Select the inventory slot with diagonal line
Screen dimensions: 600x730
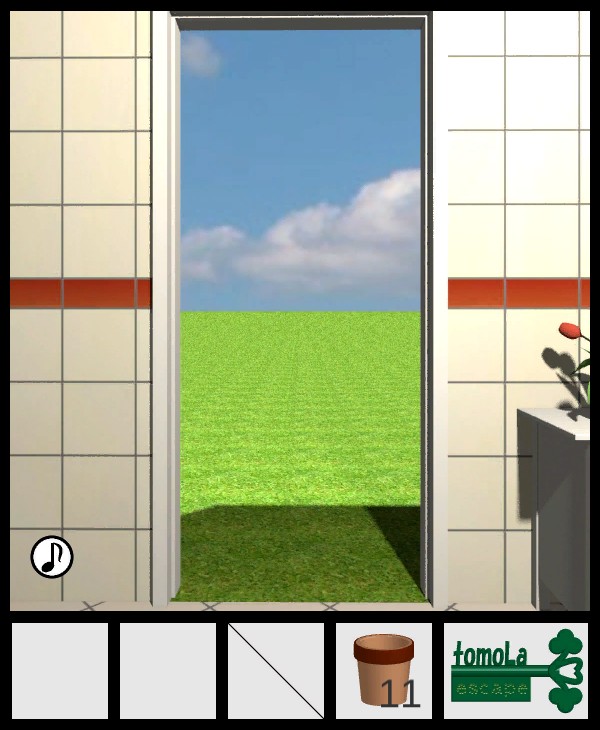pos(276,670)
